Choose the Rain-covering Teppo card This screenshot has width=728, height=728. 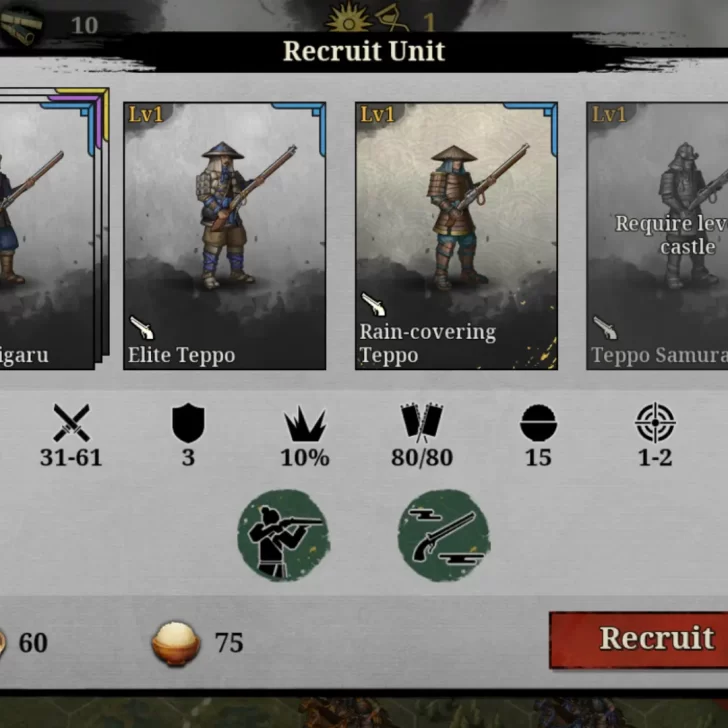click(x=456, y=236)
